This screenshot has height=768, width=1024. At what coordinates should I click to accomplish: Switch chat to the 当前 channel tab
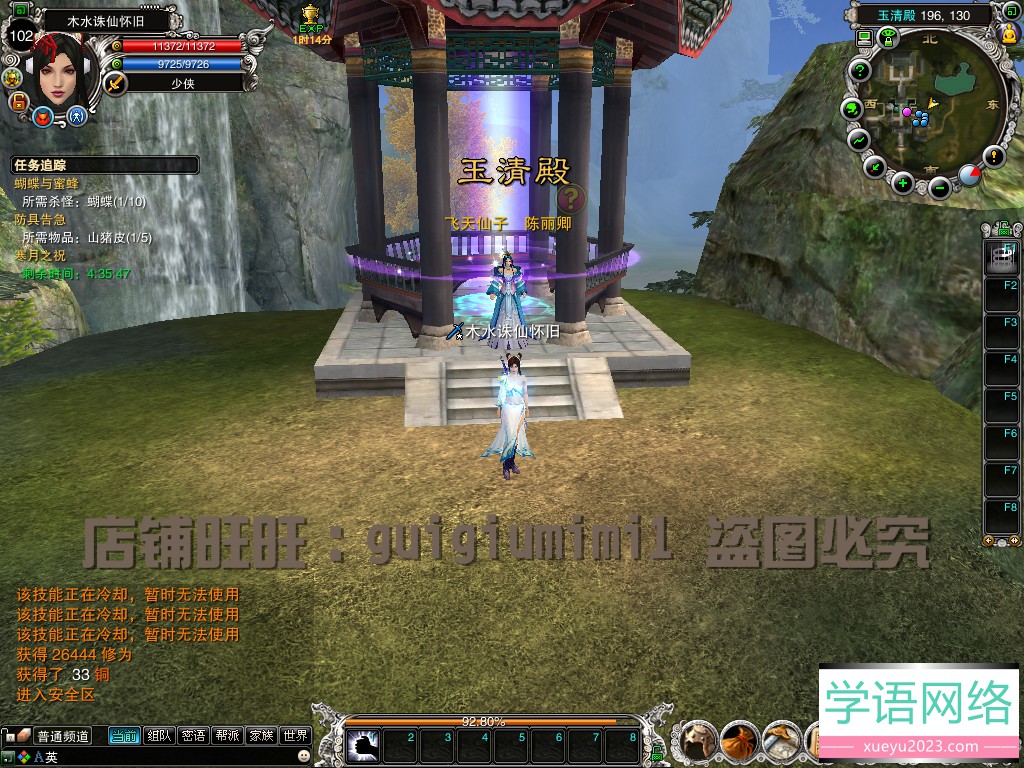point(124,736)
